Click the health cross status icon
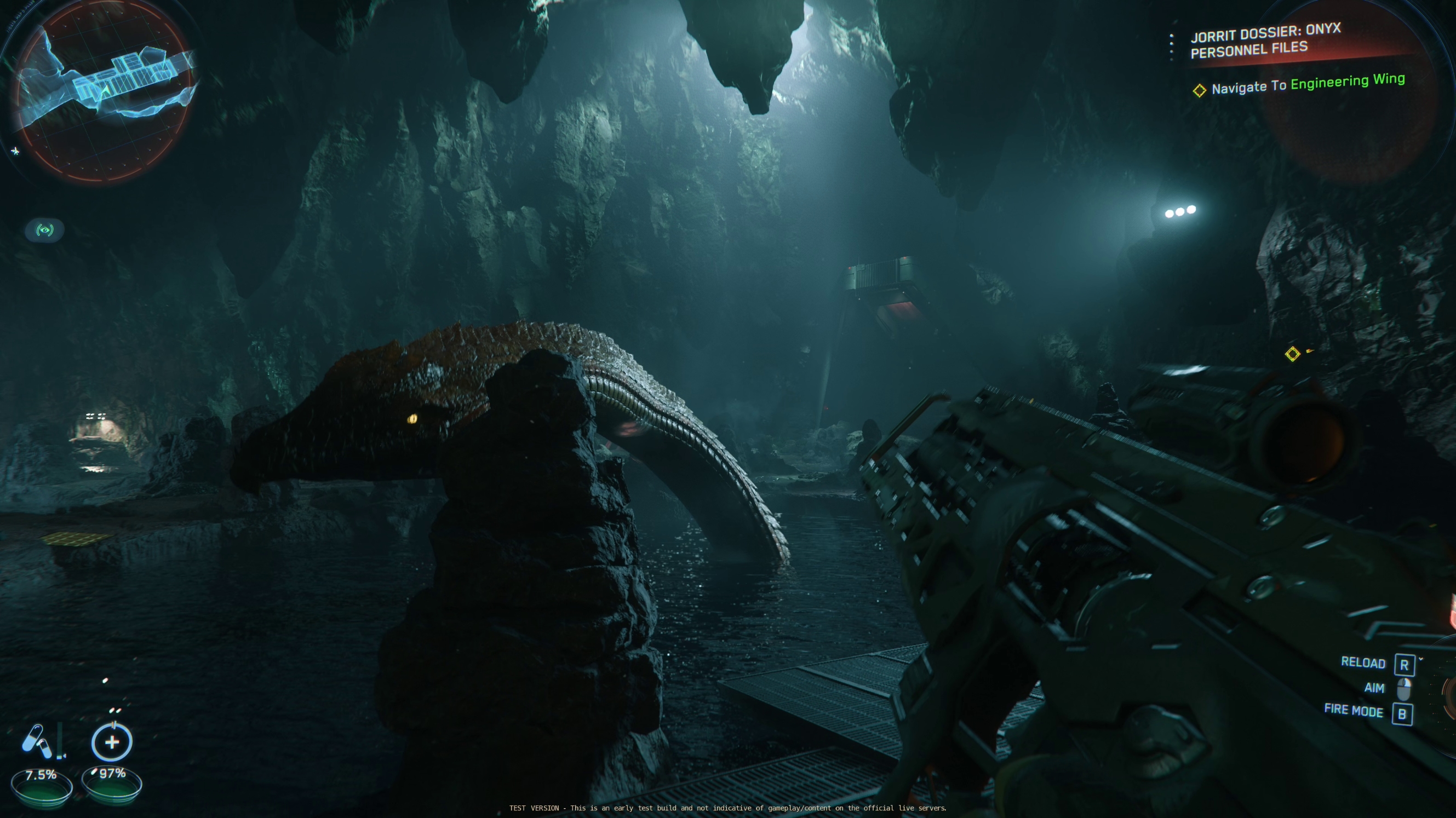Viewport: 1456px width, 818px height. 112,742
